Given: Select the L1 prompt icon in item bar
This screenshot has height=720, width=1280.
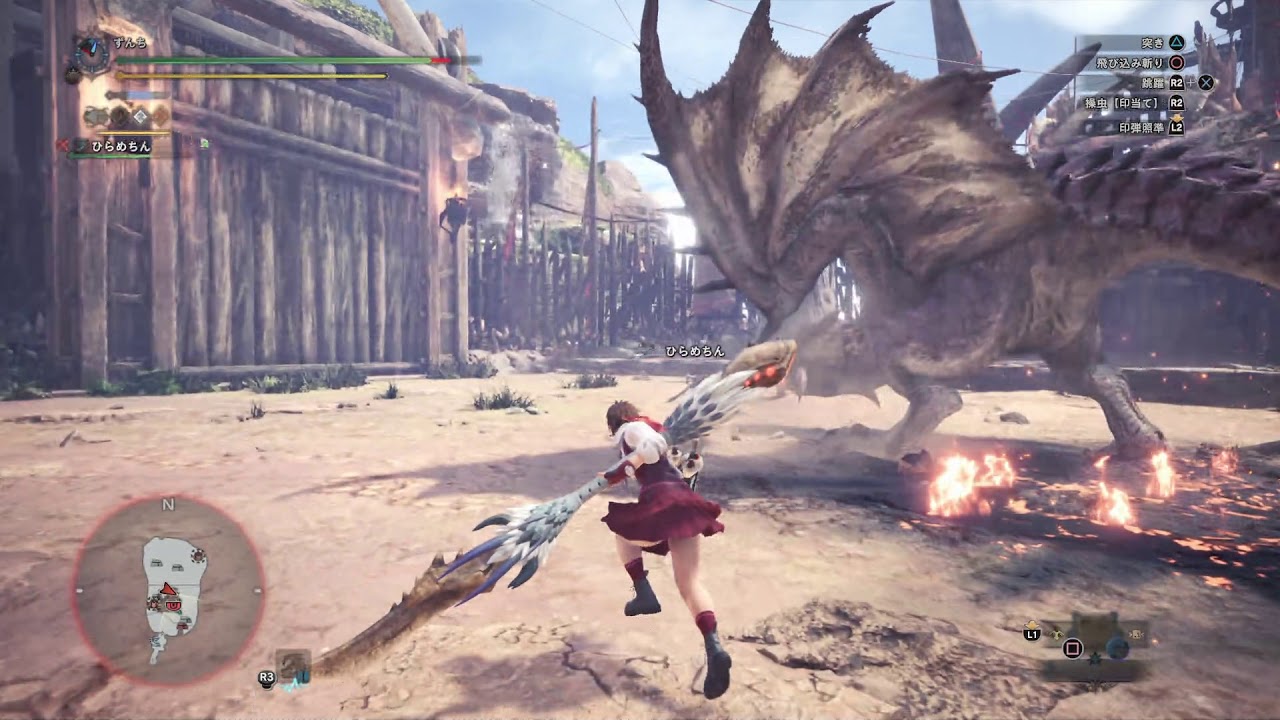Looking at the screenshot, I should [x=1033, y=634].
